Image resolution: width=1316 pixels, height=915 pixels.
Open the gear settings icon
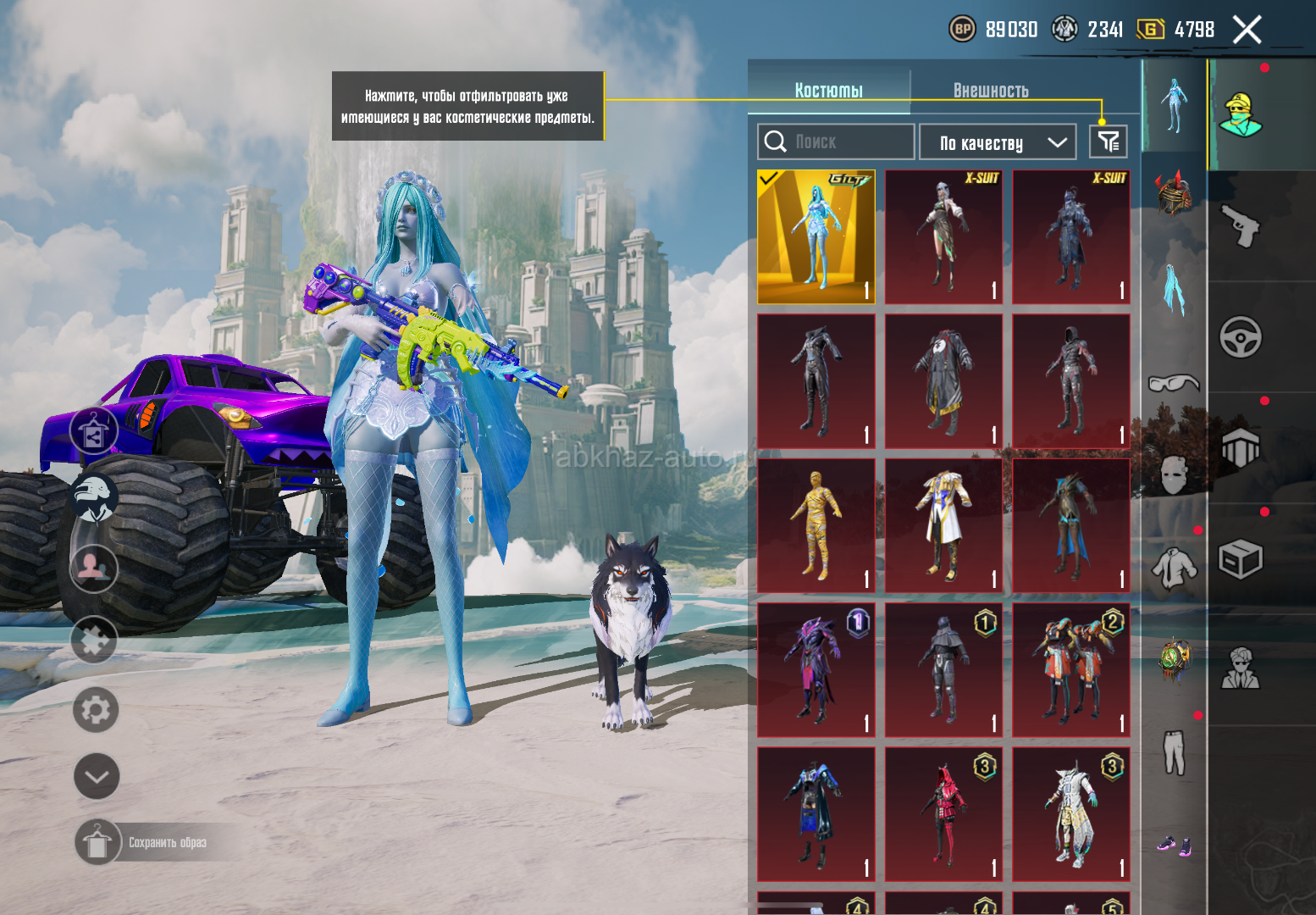[x=96, y=710]
